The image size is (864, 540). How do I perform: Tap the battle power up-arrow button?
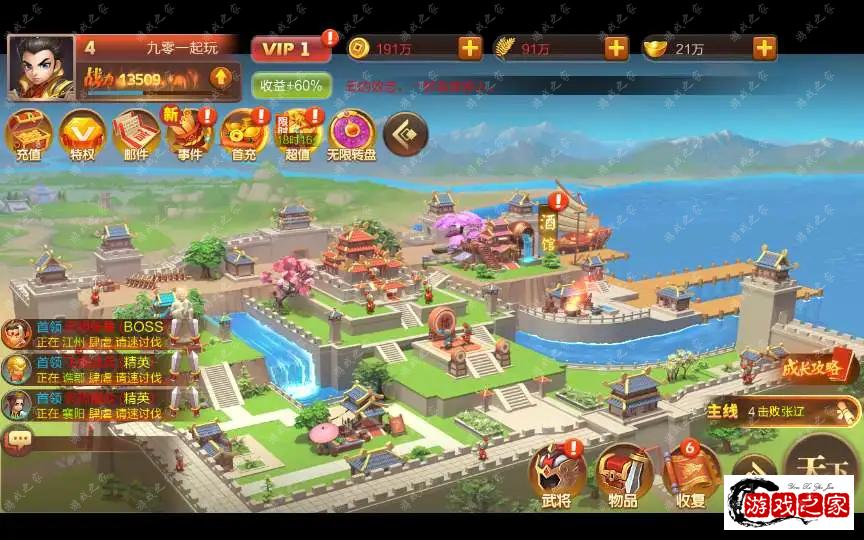[x=220, y=77]
